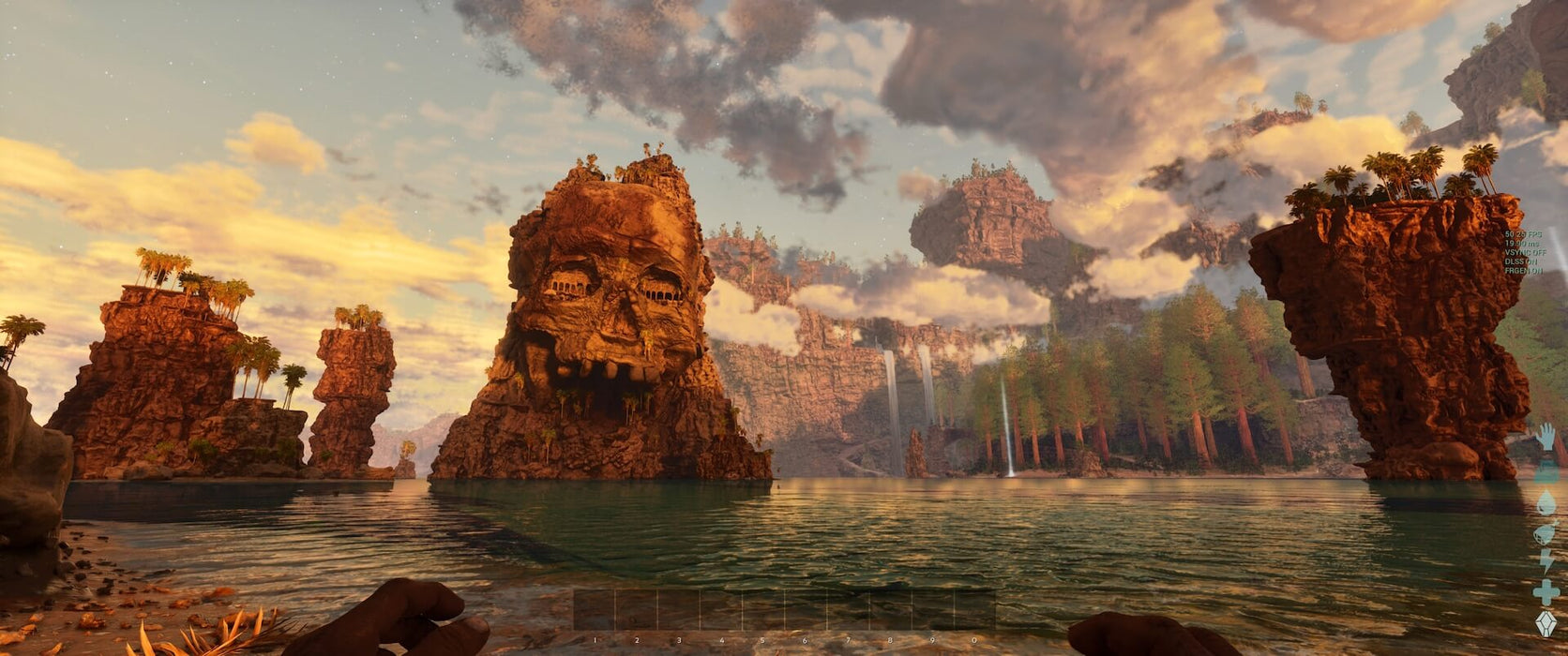
Task: Choose the hotbar slot labeled 8
Action: pos(890,609)
